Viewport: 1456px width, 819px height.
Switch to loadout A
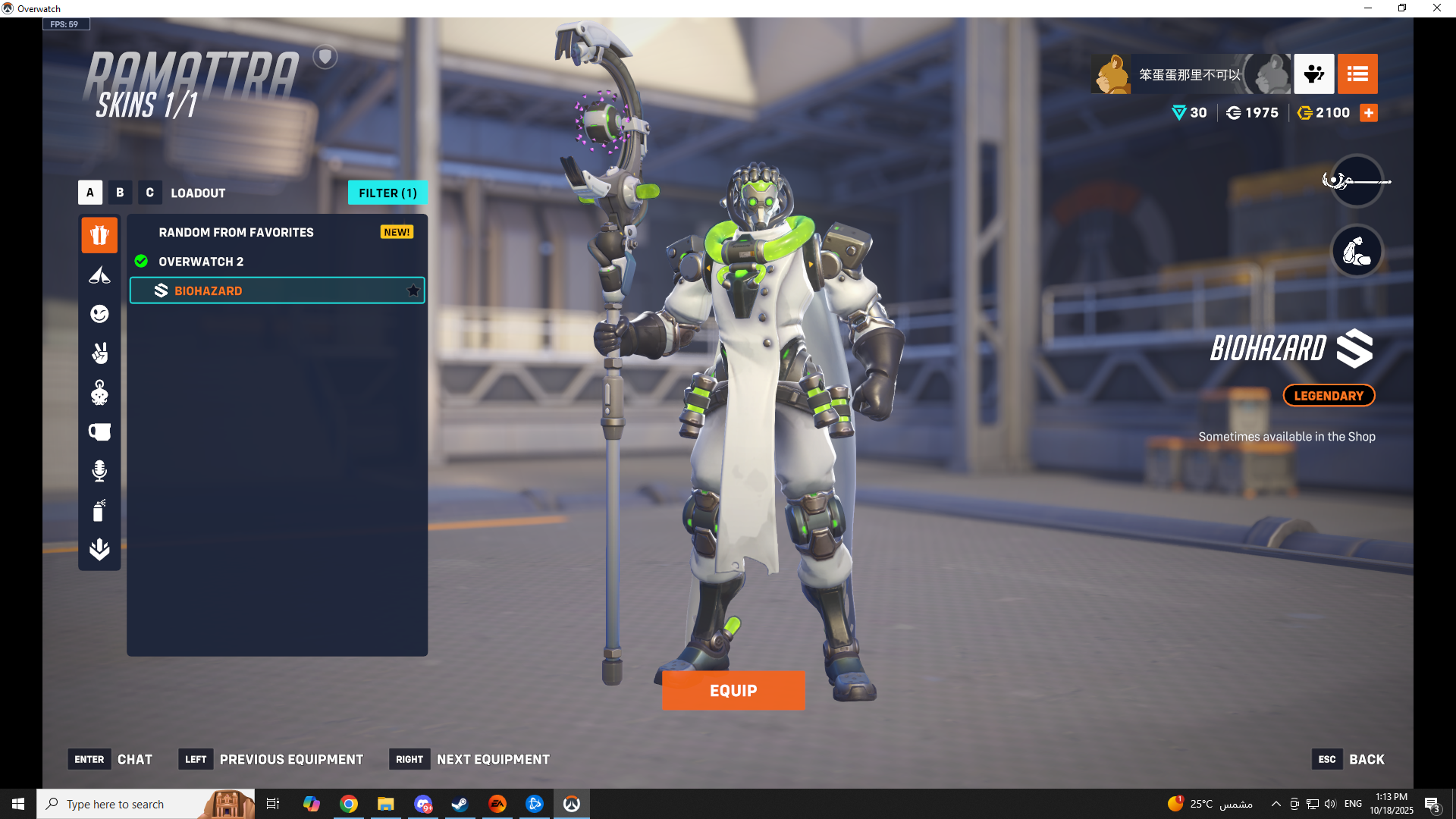click(x=90, y=193)
